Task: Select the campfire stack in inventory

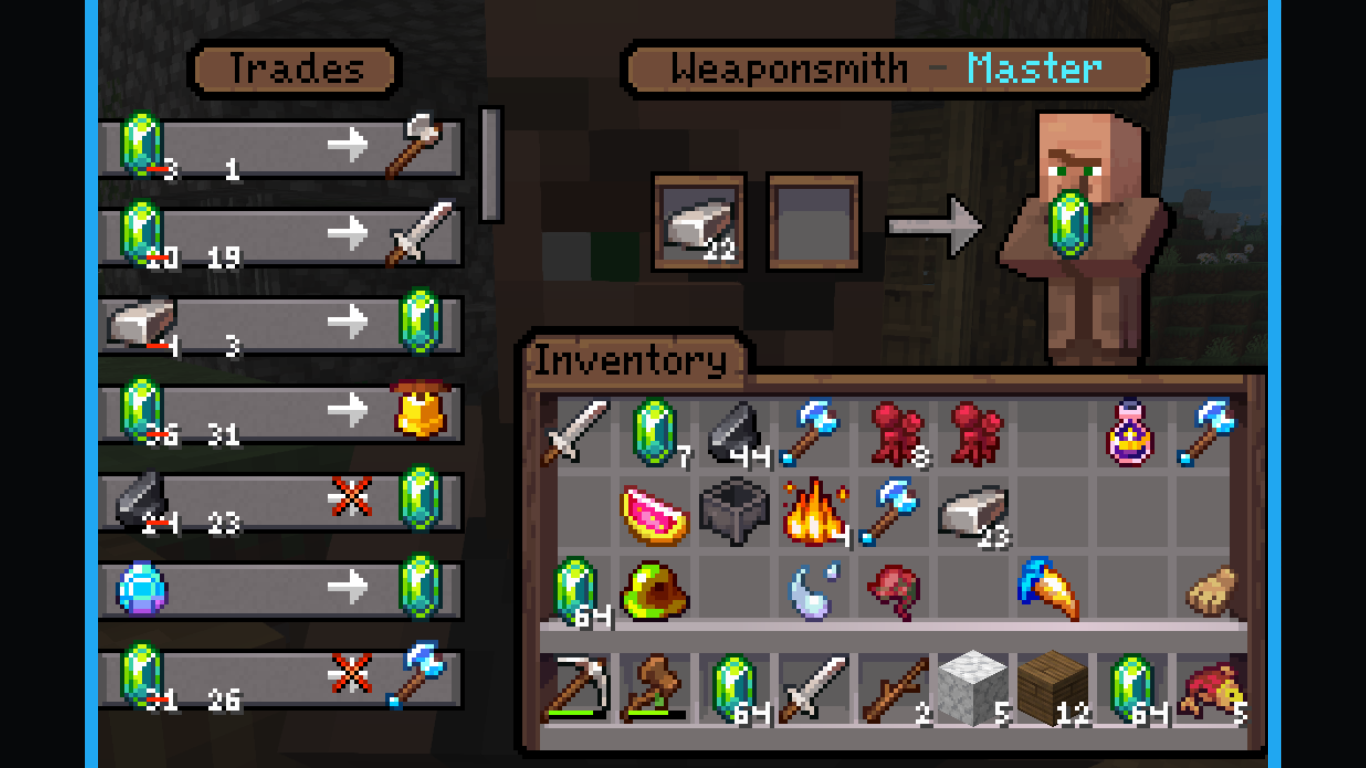Action: [814, 511]
